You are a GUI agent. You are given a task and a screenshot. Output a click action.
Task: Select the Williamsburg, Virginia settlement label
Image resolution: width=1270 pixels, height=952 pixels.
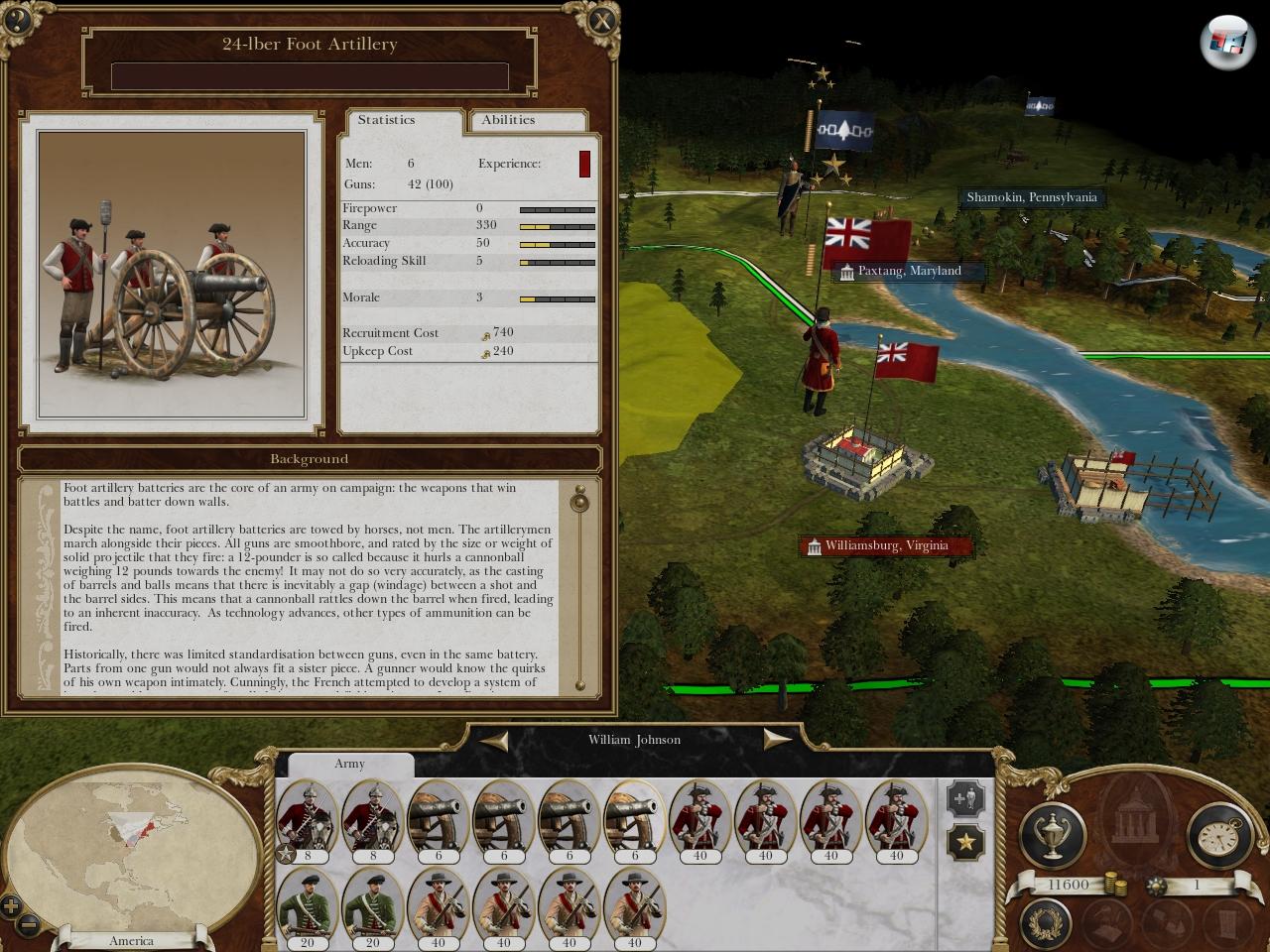885,545
